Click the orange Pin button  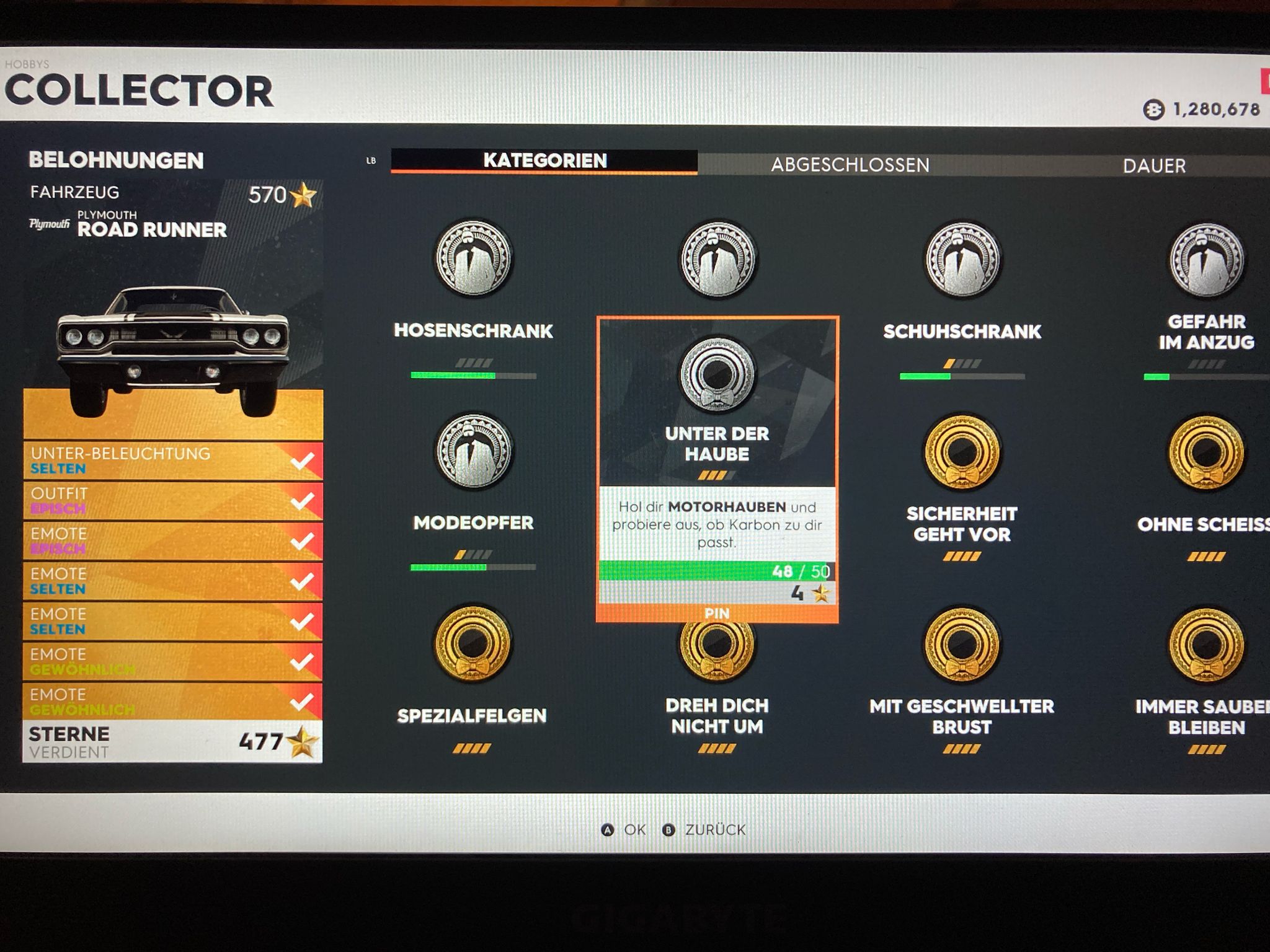point(717,614)
